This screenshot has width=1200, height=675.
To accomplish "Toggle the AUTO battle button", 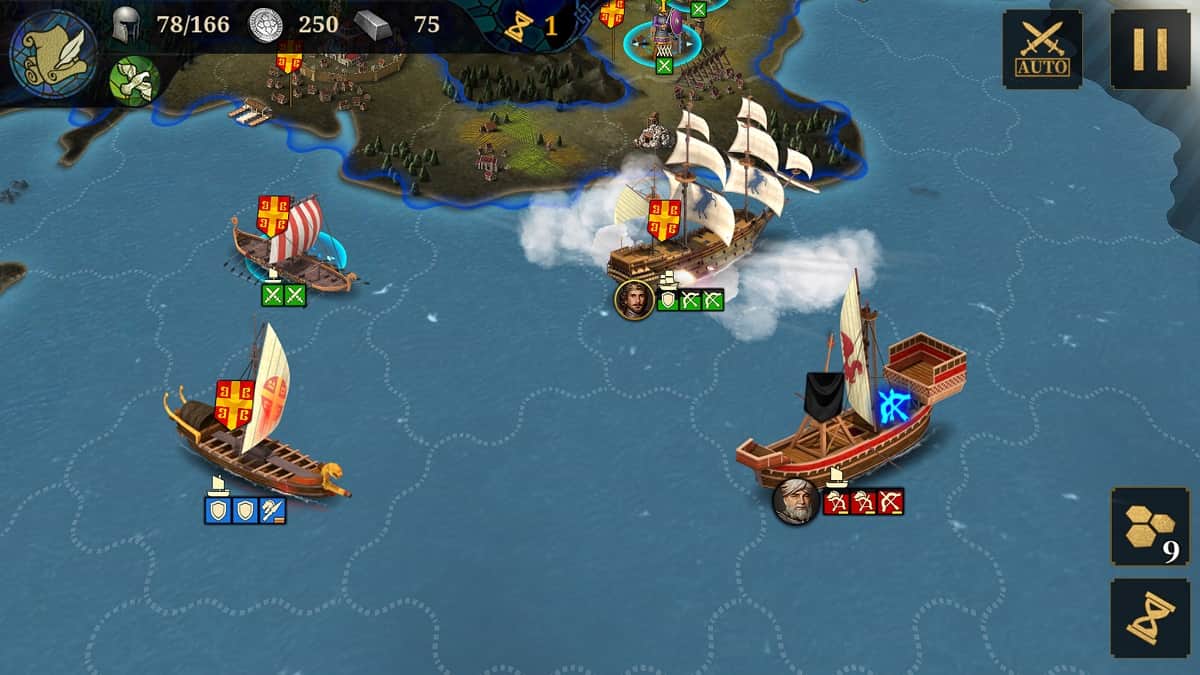I will (1042, 49).
